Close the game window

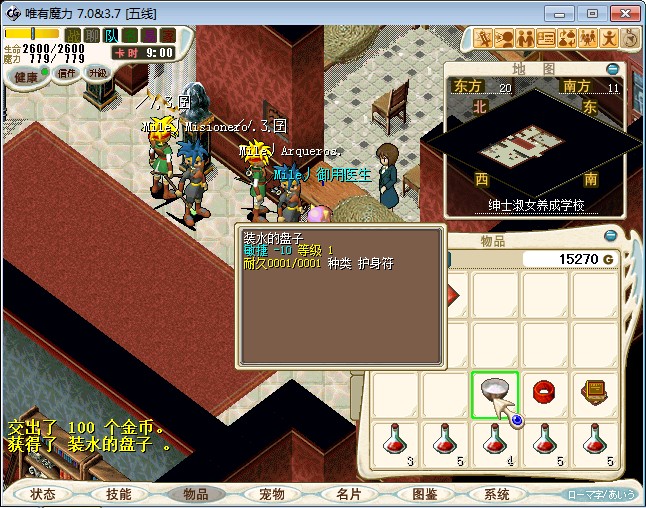[x=623, y=13]
